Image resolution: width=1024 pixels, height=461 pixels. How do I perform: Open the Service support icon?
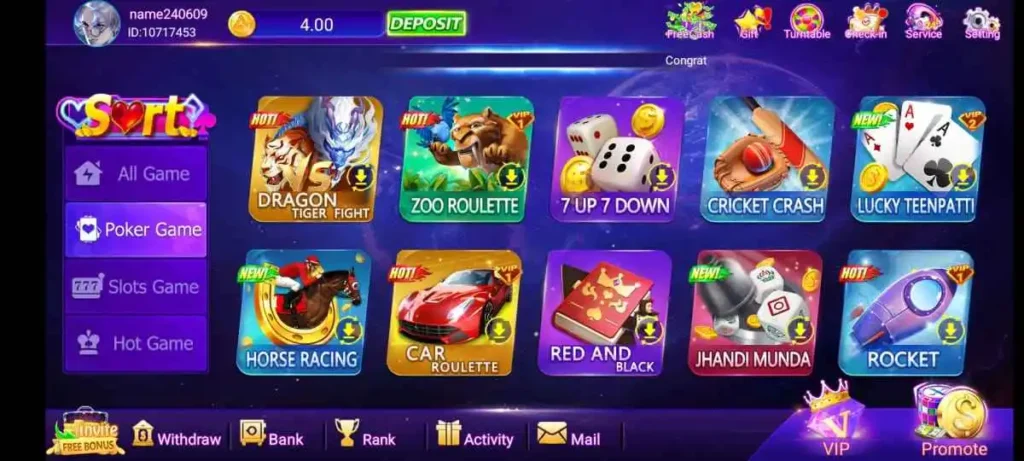pyautogui.click(x=923, y=21)
